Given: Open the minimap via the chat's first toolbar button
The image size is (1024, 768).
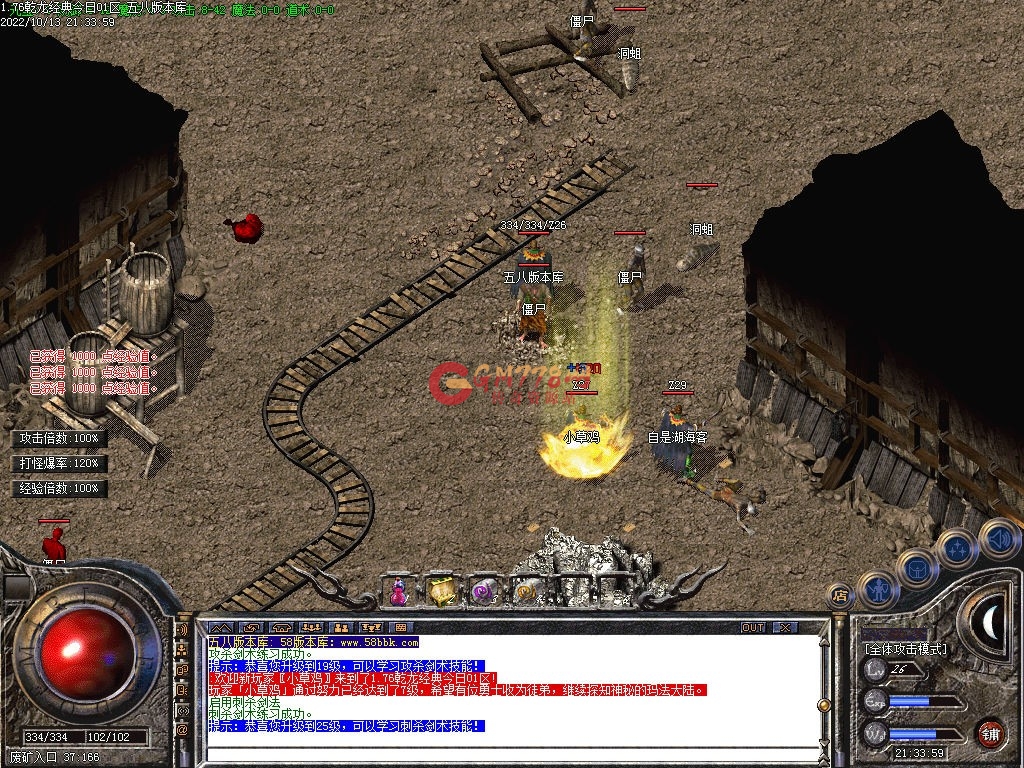Looking at the screenshot, I should pyautogui.click(x=221, y=627).
